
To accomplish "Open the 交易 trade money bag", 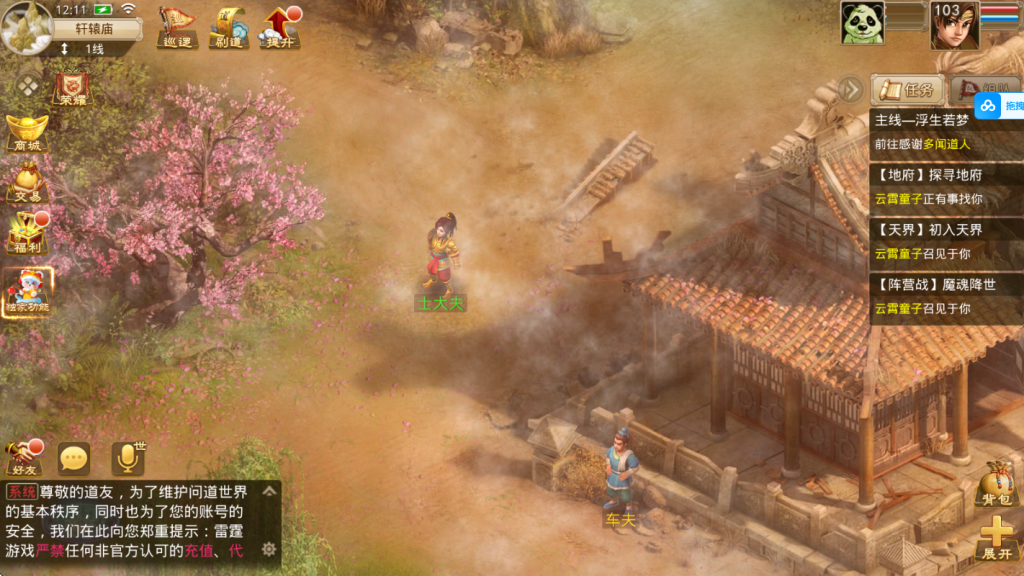I will [x=26, y=184].
